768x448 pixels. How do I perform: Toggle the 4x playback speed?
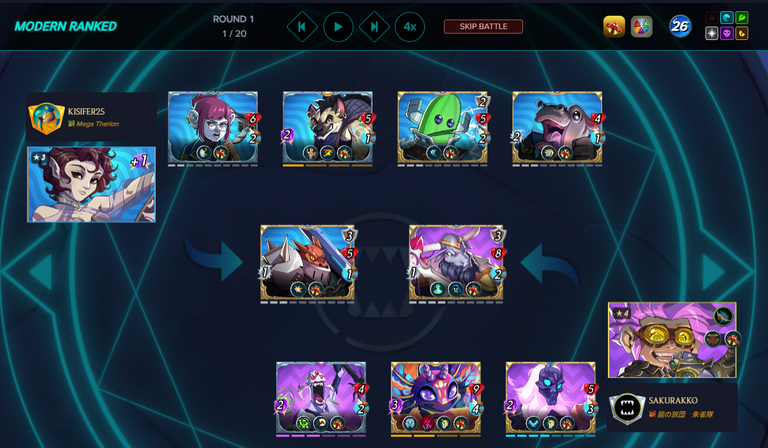click(x=410, y=26)
